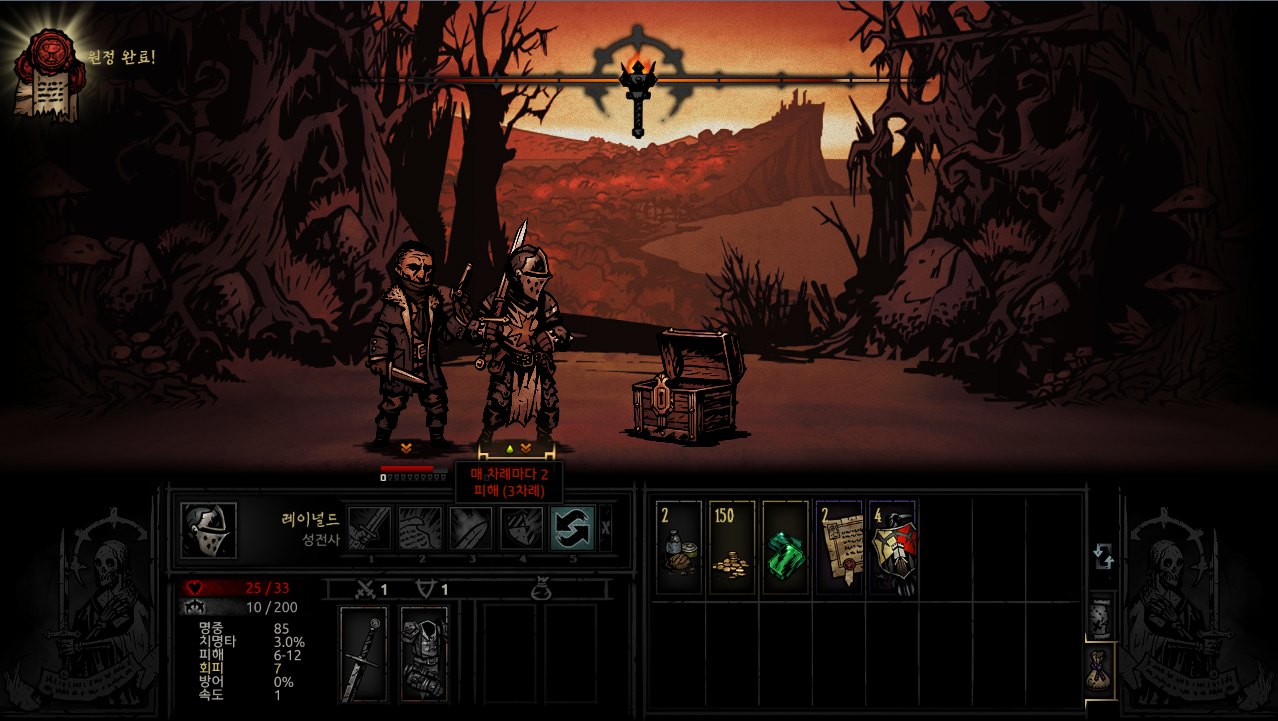The width and height of the screenshot is (1278, 721).
Task: Select the provisions stack of two
Action: pyautogui.click(x=678, y=548)
